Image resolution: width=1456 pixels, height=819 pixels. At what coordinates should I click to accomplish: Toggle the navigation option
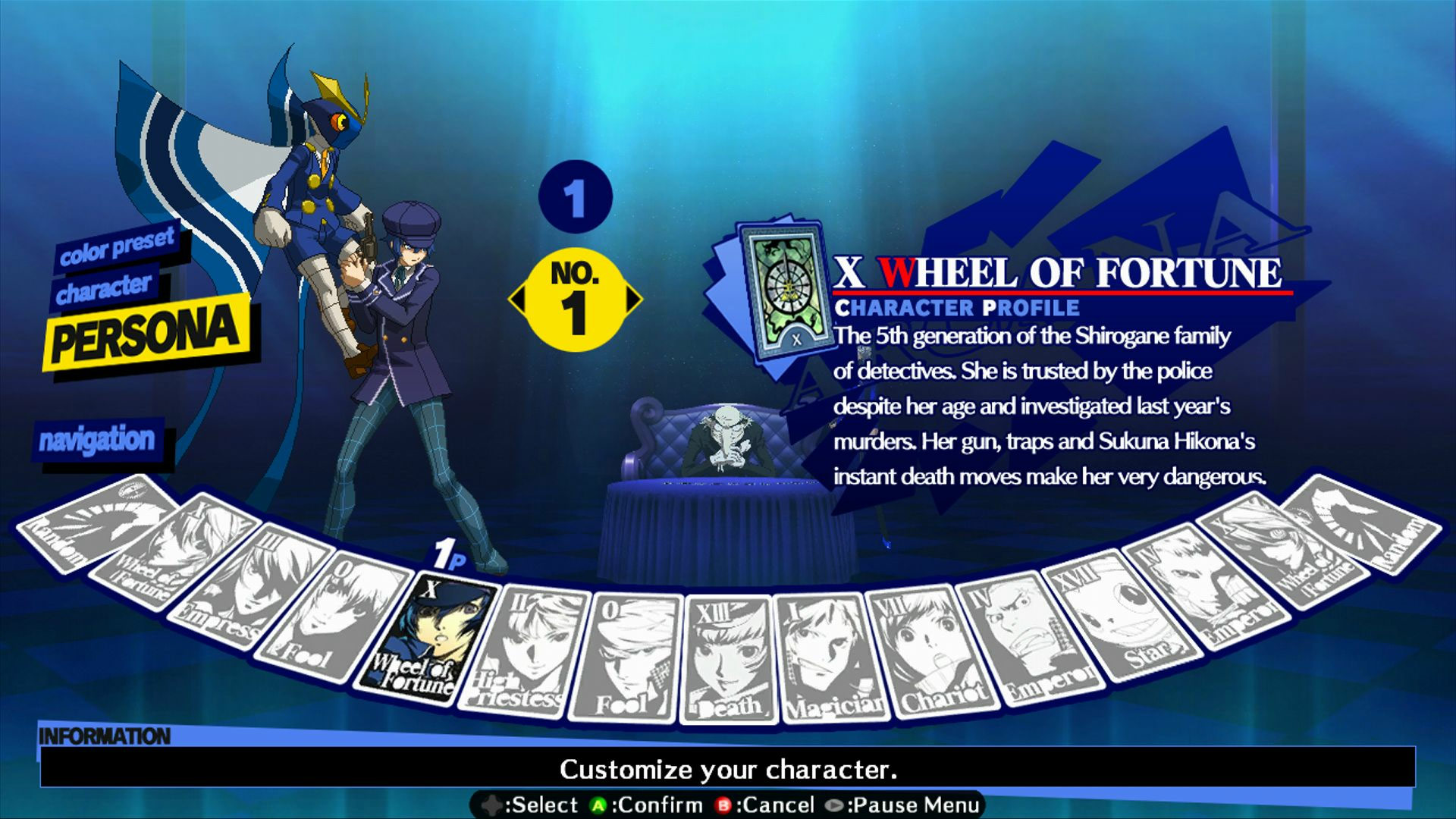tap(99, 438)
